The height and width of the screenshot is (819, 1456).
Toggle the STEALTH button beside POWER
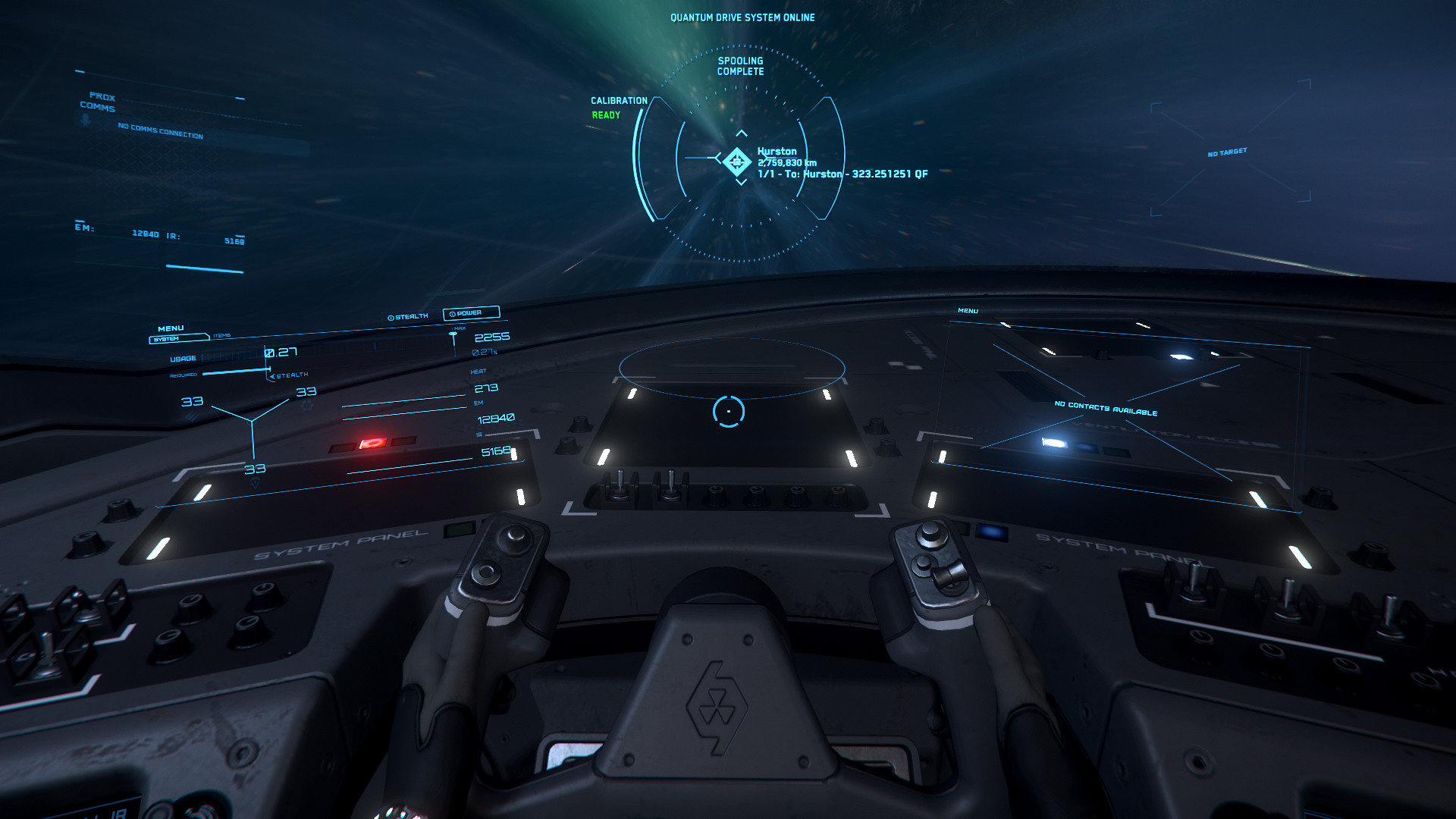coord(408,317)
